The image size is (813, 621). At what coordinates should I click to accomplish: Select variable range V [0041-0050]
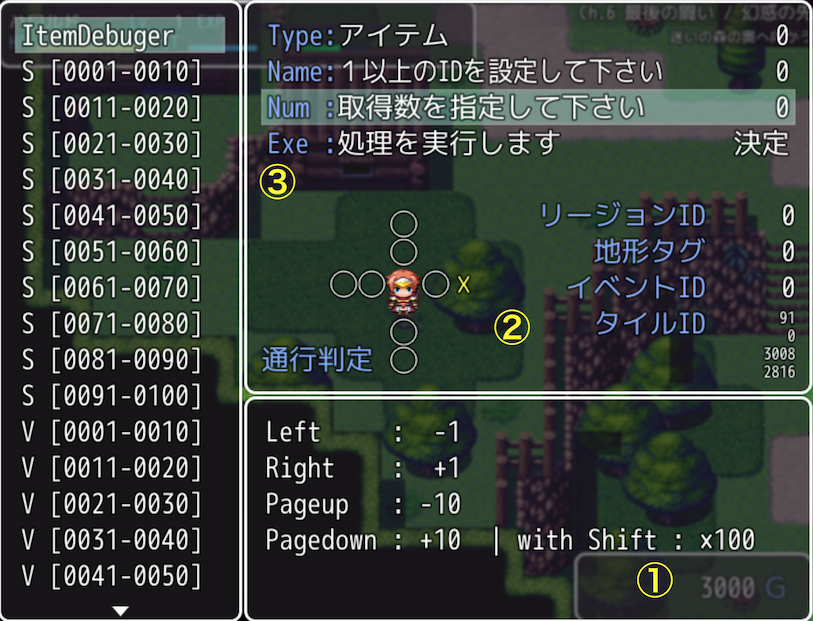click(110, 576)
